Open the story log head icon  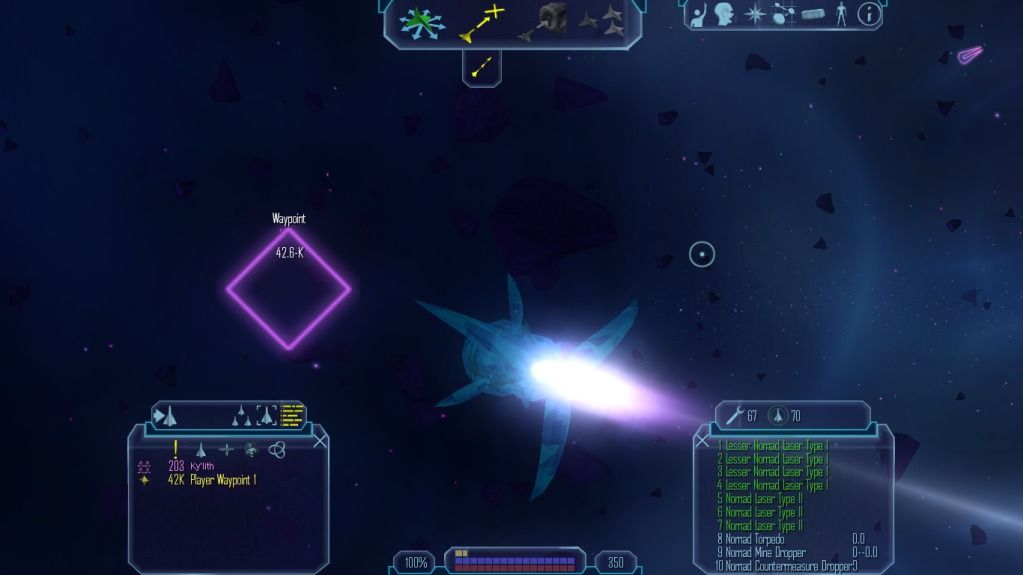(x=725, y=14)
